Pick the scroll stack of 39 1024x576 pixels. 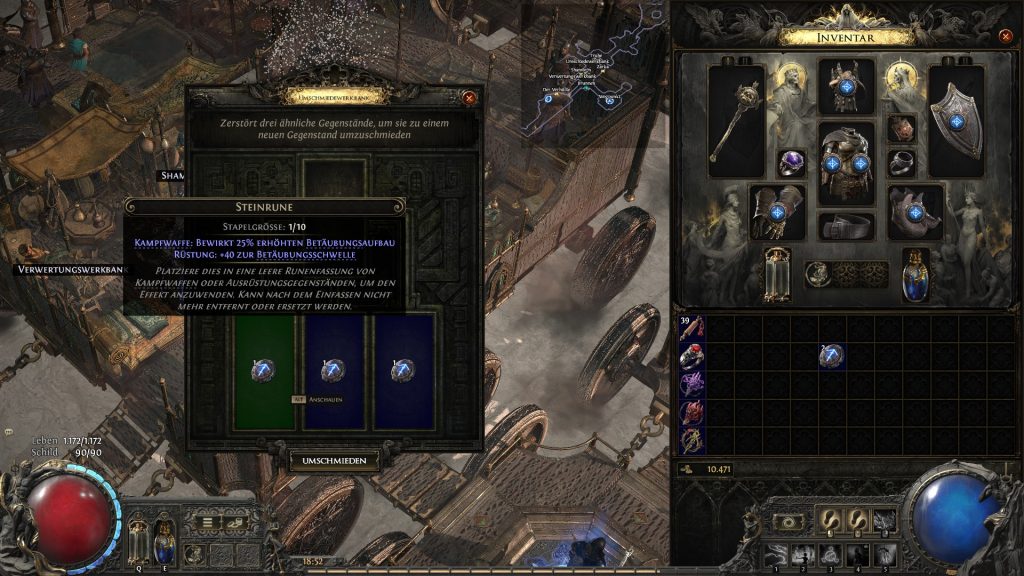[x=691, y=328]
